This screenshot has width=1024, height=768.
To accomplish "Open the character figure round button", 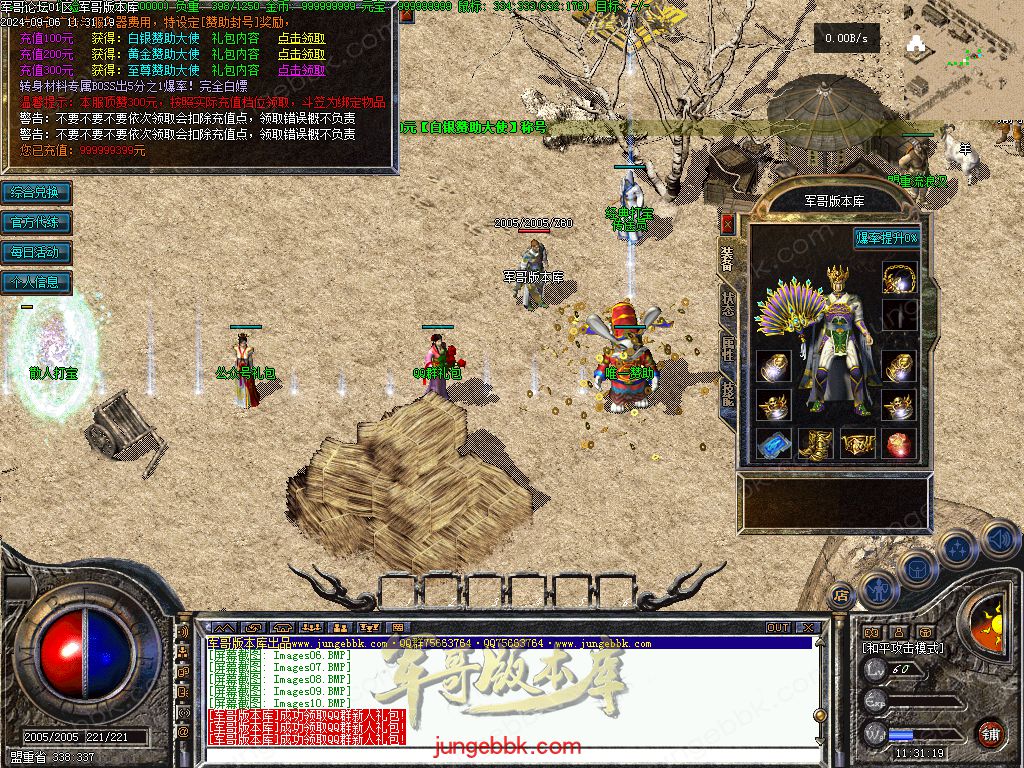I will pos(877,589).
